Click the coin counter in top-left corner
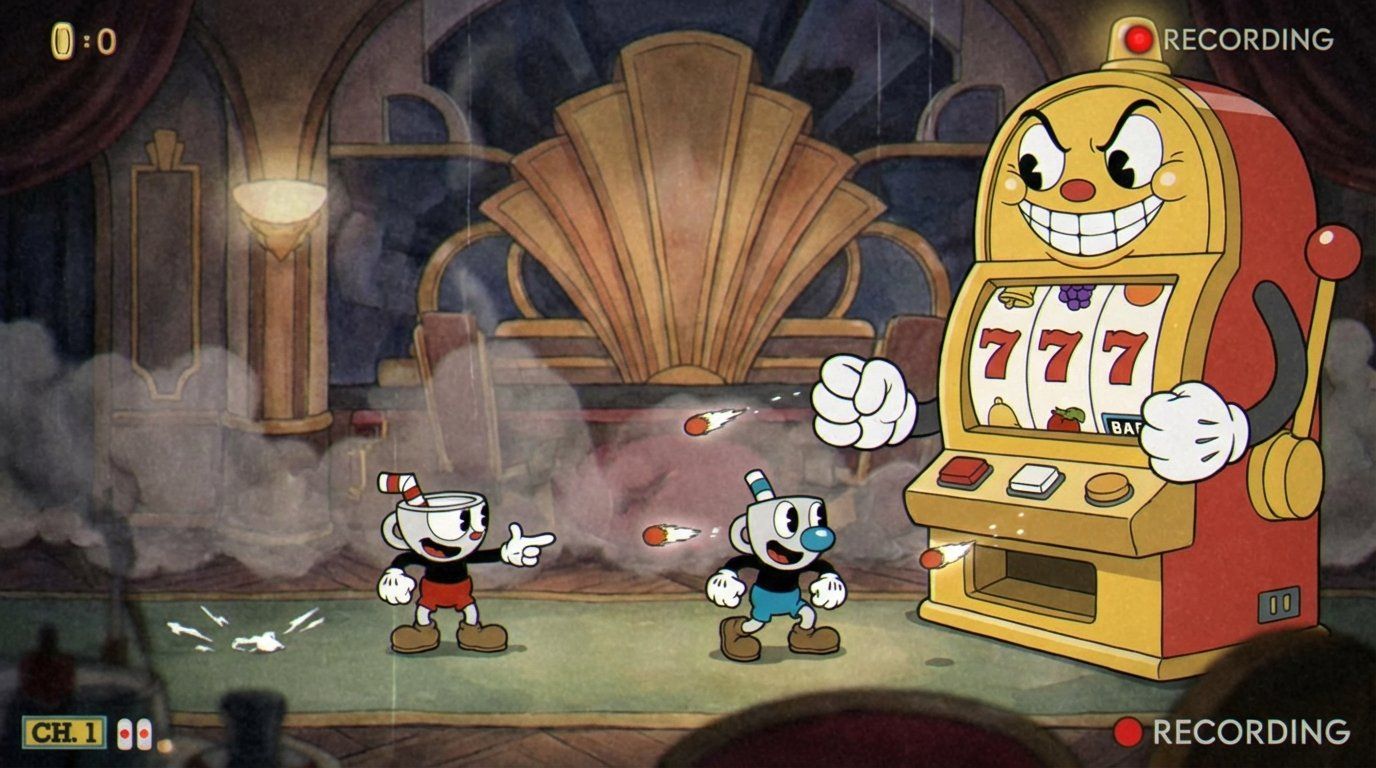 62,38
